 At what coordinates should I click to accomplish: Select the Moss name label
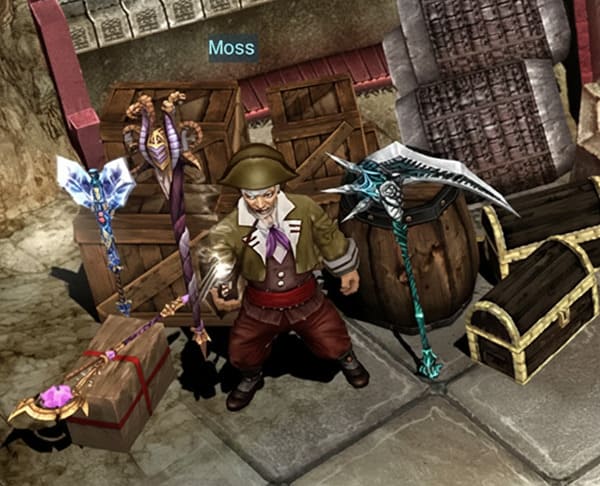(232, 48)
